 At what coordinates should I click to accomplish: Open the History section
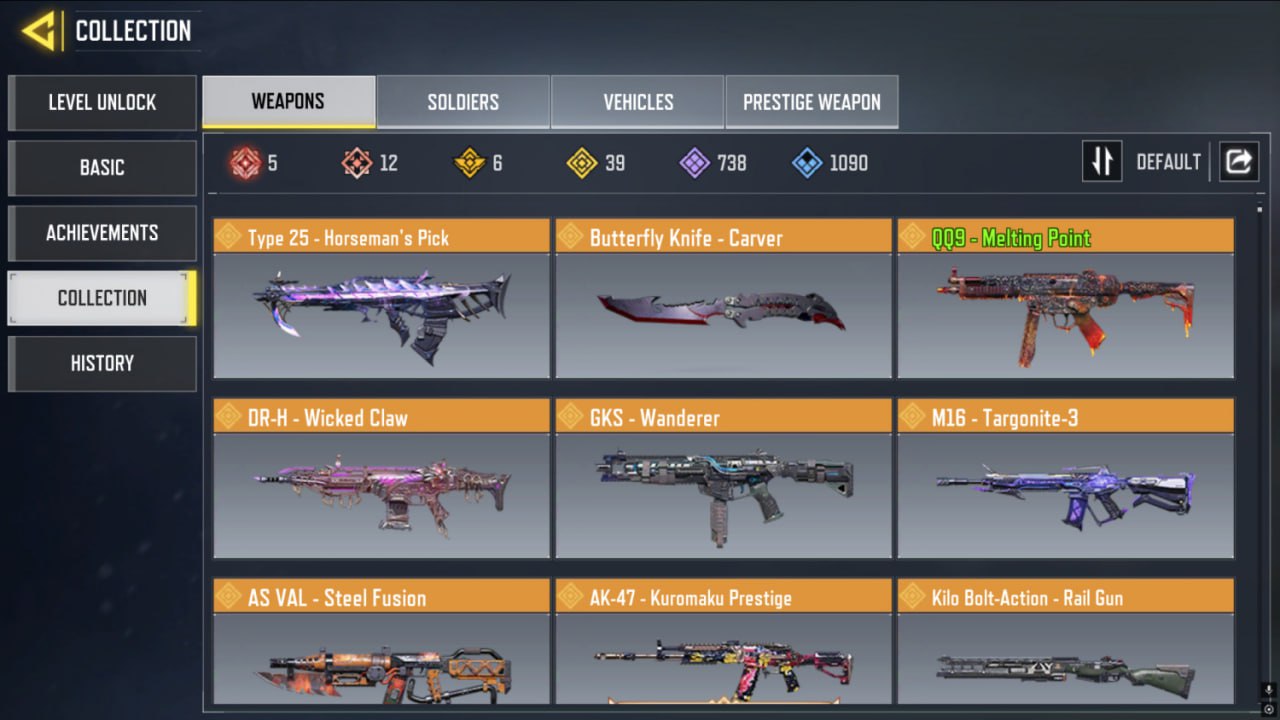(102, 363)
